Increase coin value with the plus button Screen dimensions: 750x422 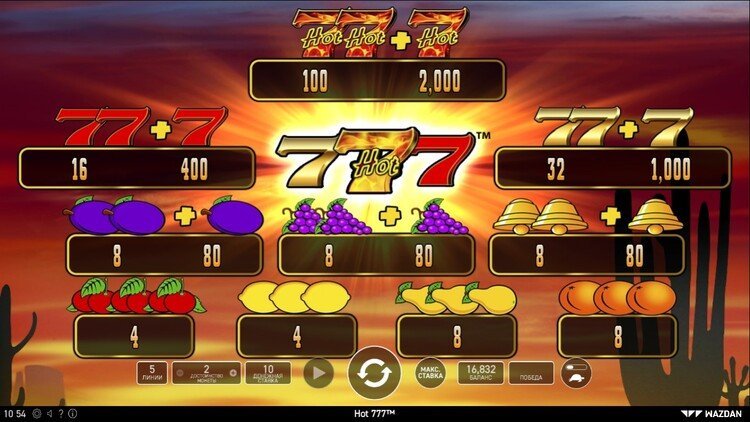pos(233,373)
